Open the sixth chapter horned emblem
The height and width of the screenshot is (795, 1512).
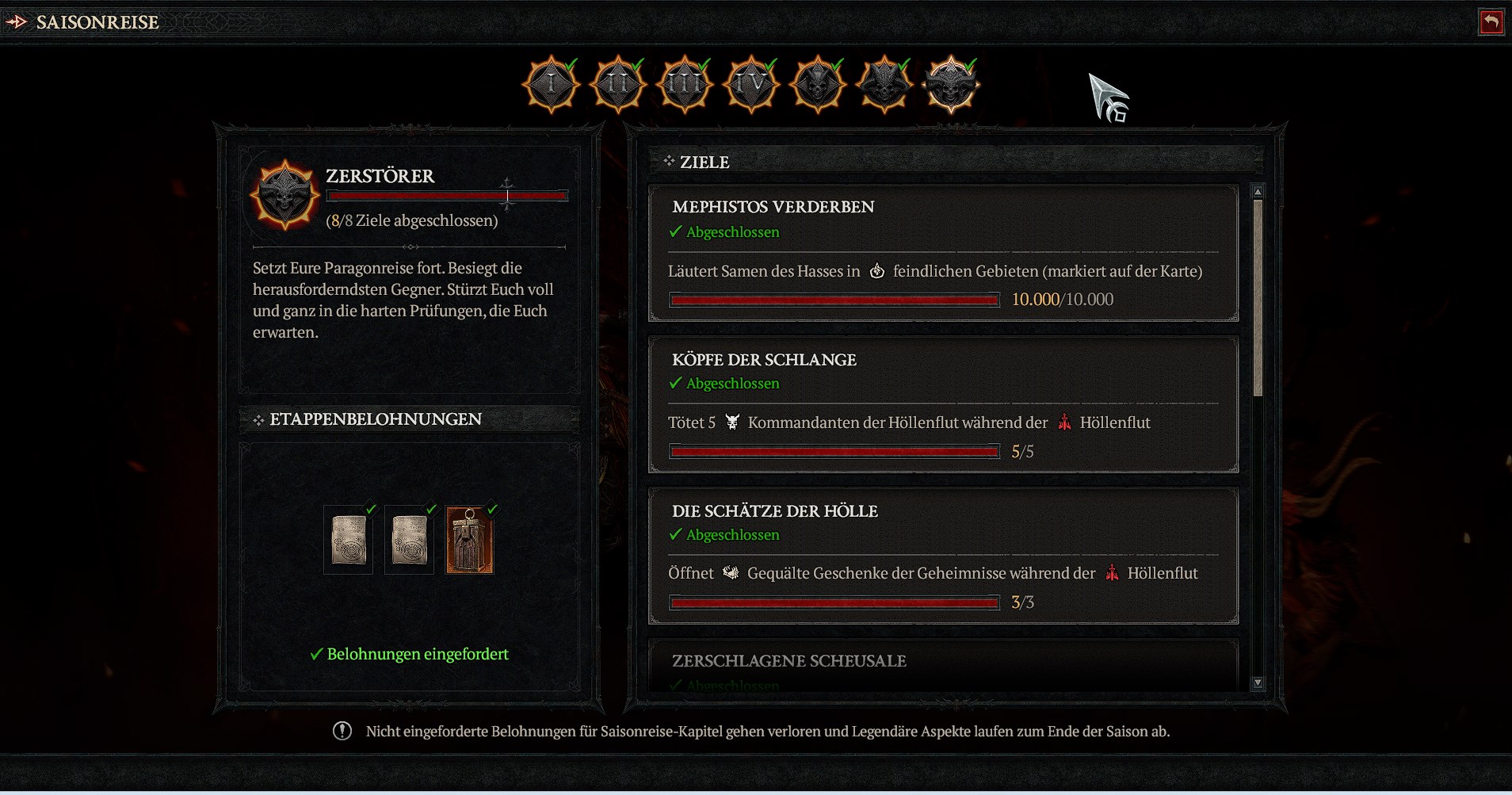[884, 84]
